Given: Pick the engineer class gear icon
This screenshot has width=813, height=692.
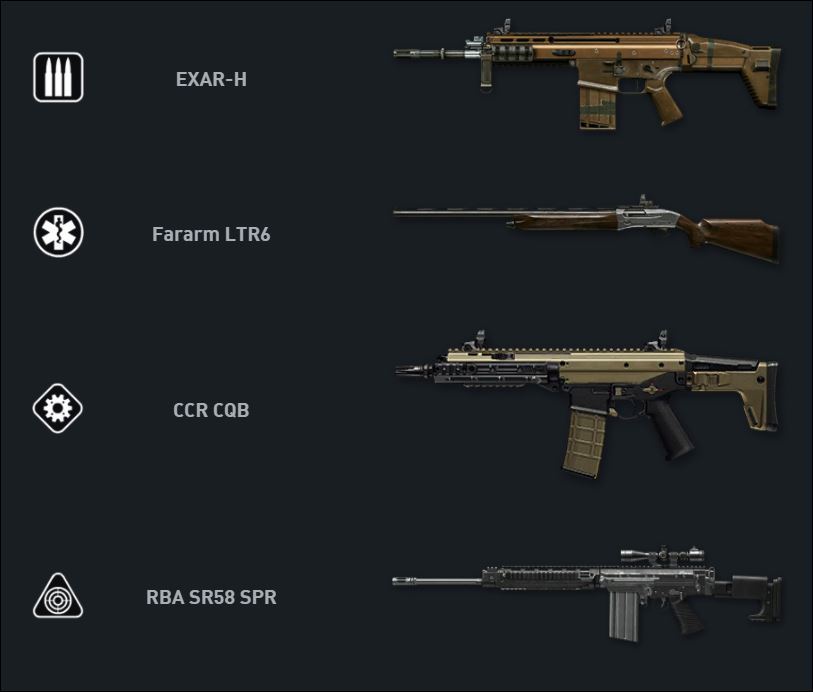Looking at the screenshot, I should pos(58,409).
